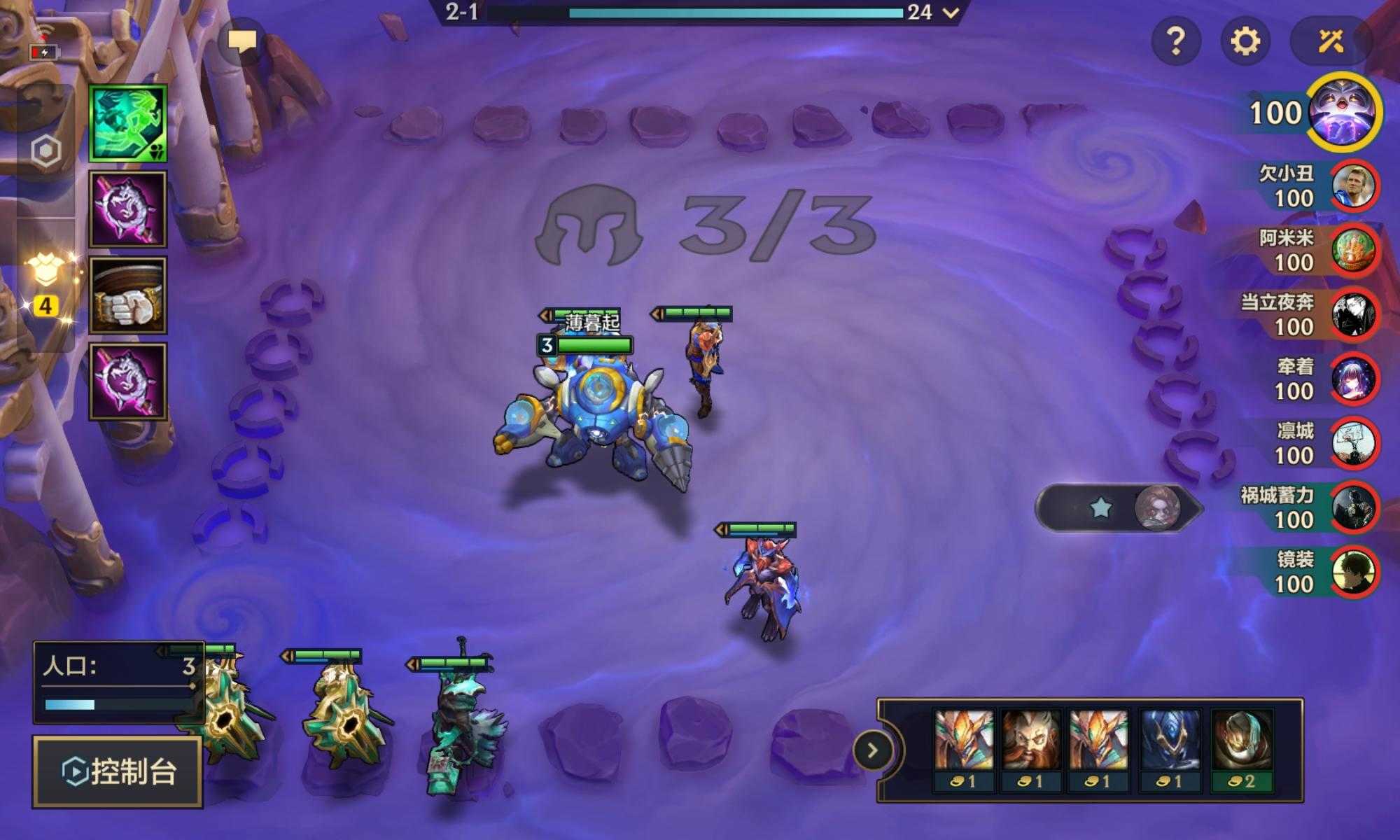Buy the 2-gold champion shop card
1400x840 pixels.
click(x=1242, y=749)
